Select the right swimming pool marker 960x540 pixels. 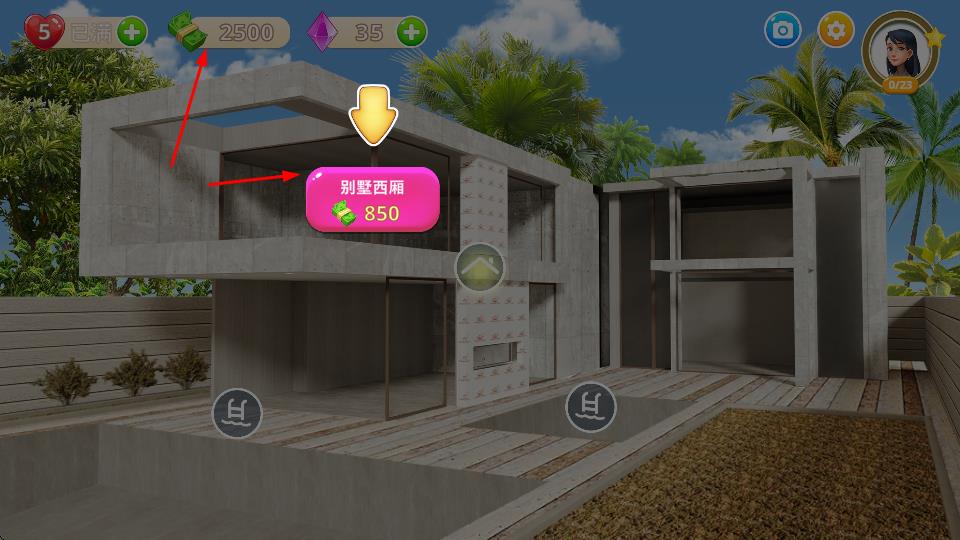pyautogui.click(x=591, y=407)
